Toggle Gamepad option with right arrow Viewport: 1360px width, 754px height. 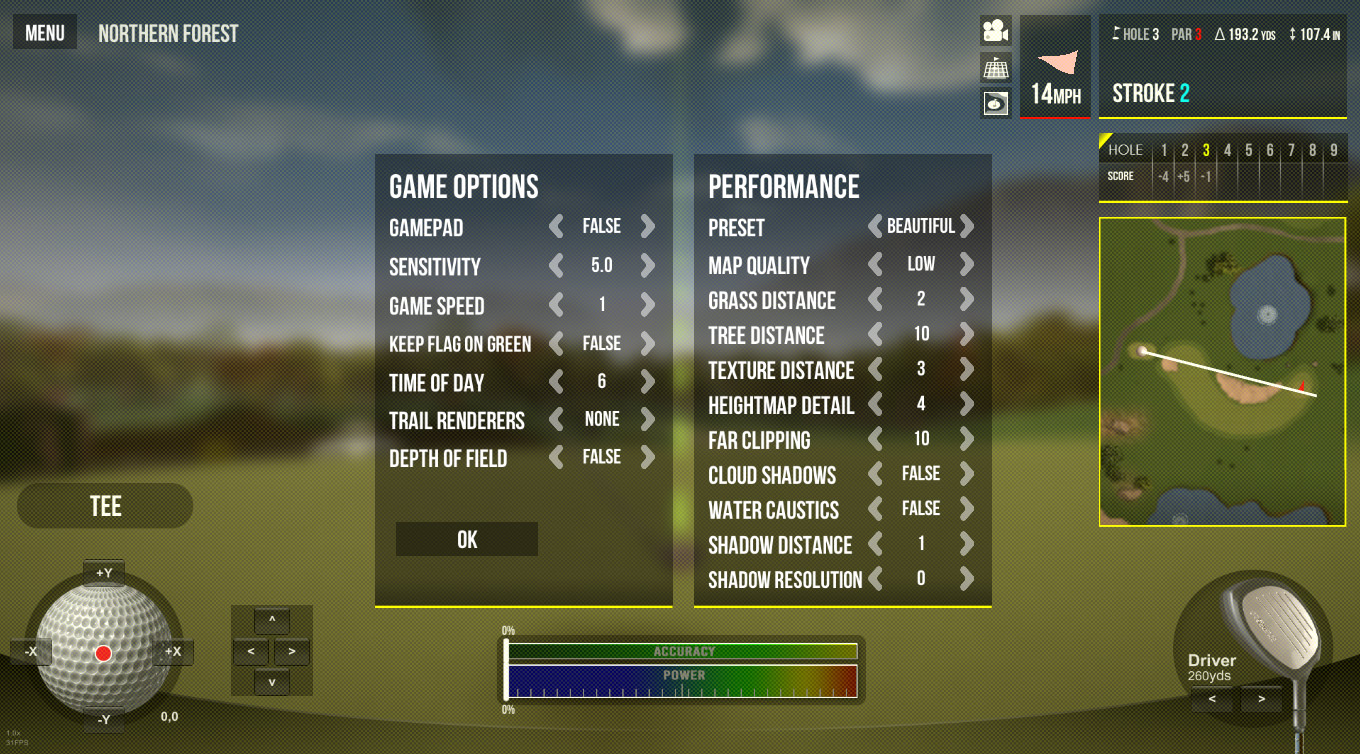(x=648, y=227)
